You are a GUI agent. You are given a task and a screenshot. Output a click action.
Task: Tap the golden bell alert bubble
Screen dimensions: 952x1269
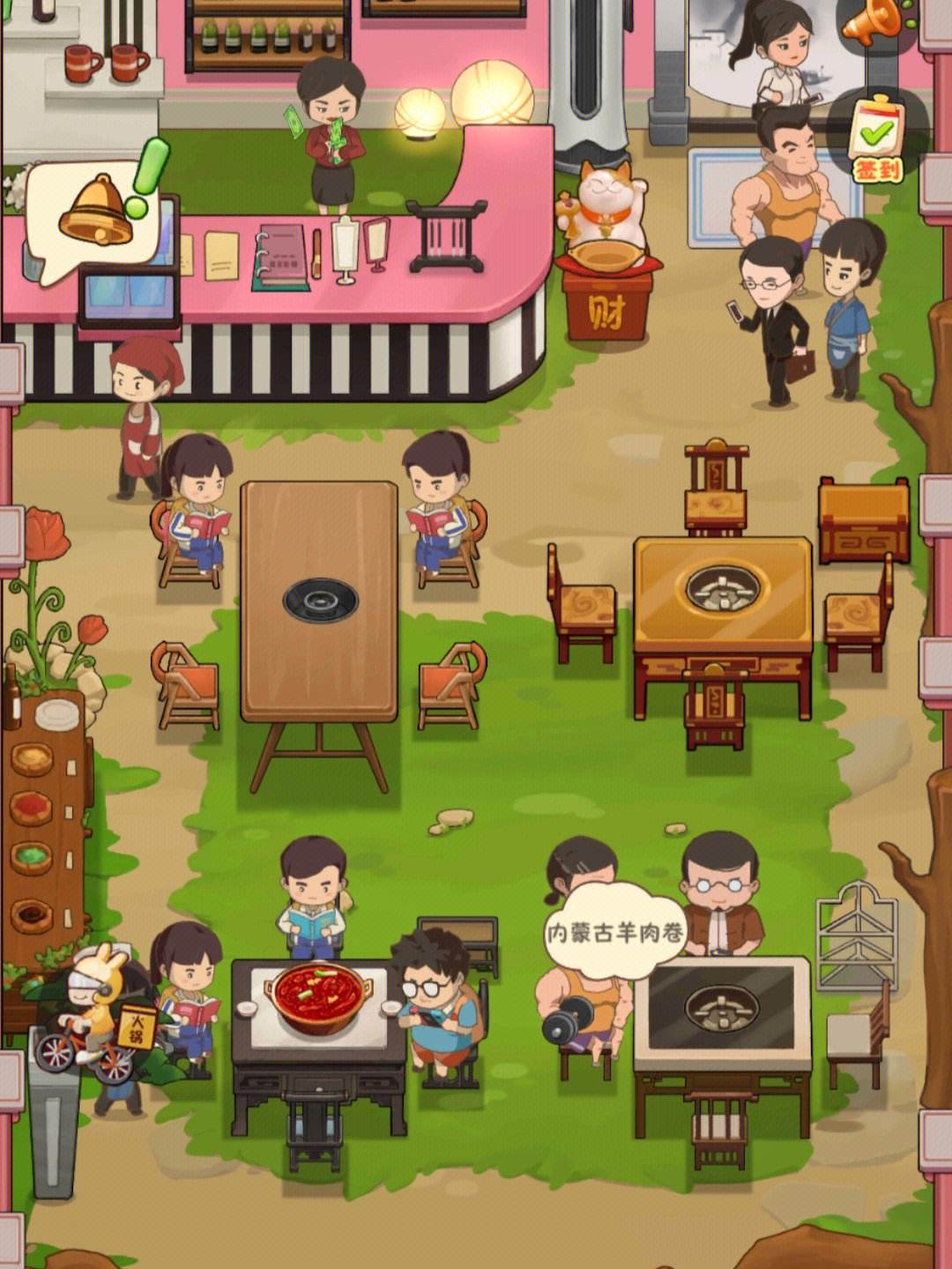tap(95, 213)
